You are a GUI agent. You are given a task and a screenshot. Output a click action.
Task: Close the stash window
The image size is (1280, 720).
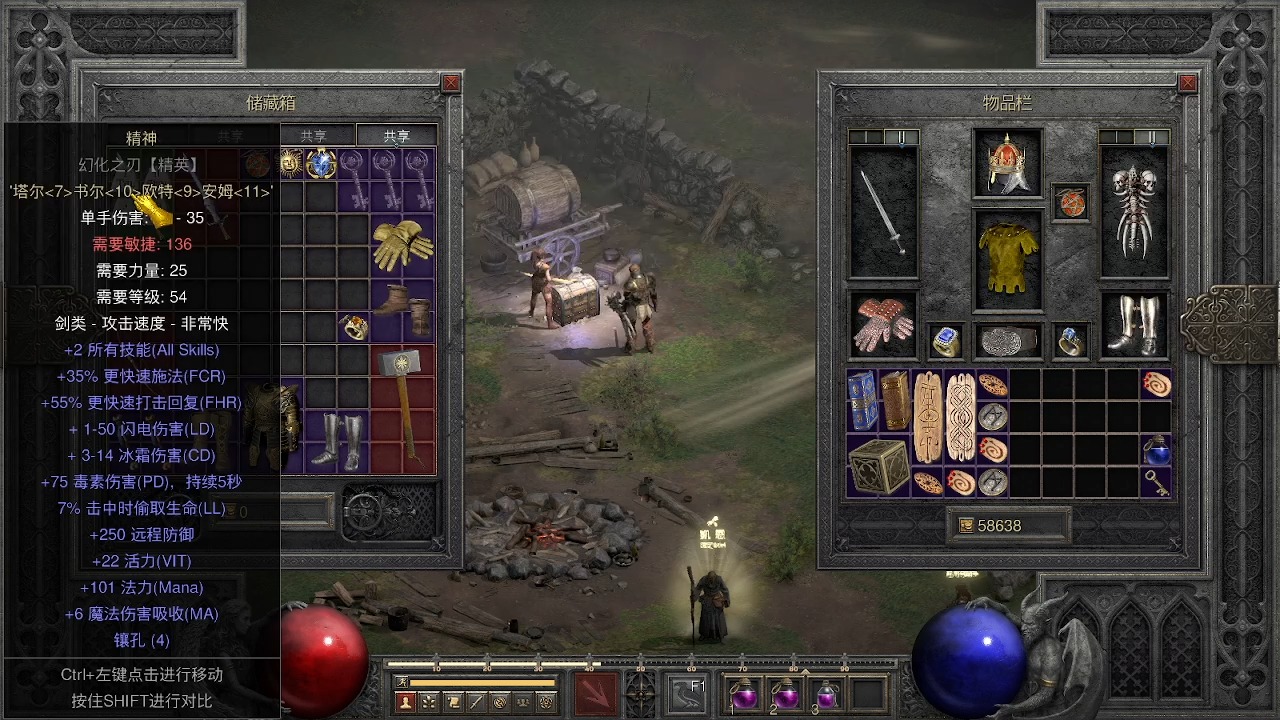(x=451, y=83)
